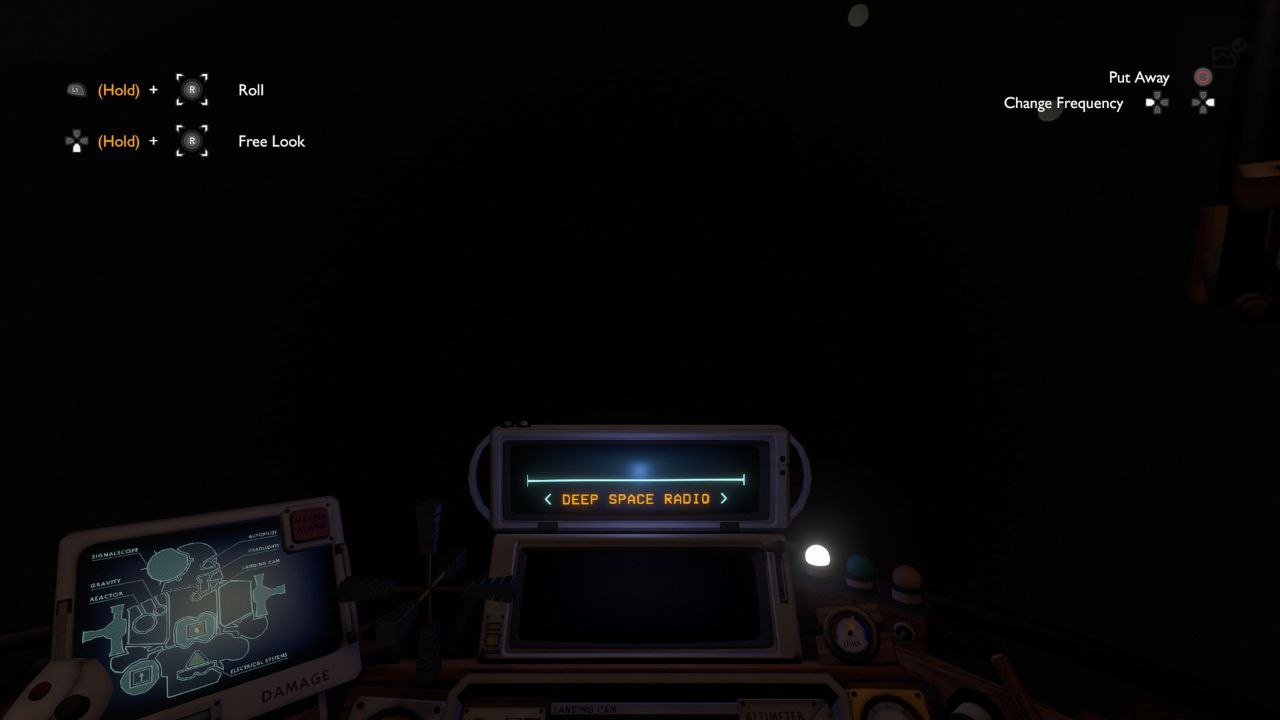Toggle the lit white indicator bulb on the dashboard
The image size is (1280, 720).
[817, 556]
